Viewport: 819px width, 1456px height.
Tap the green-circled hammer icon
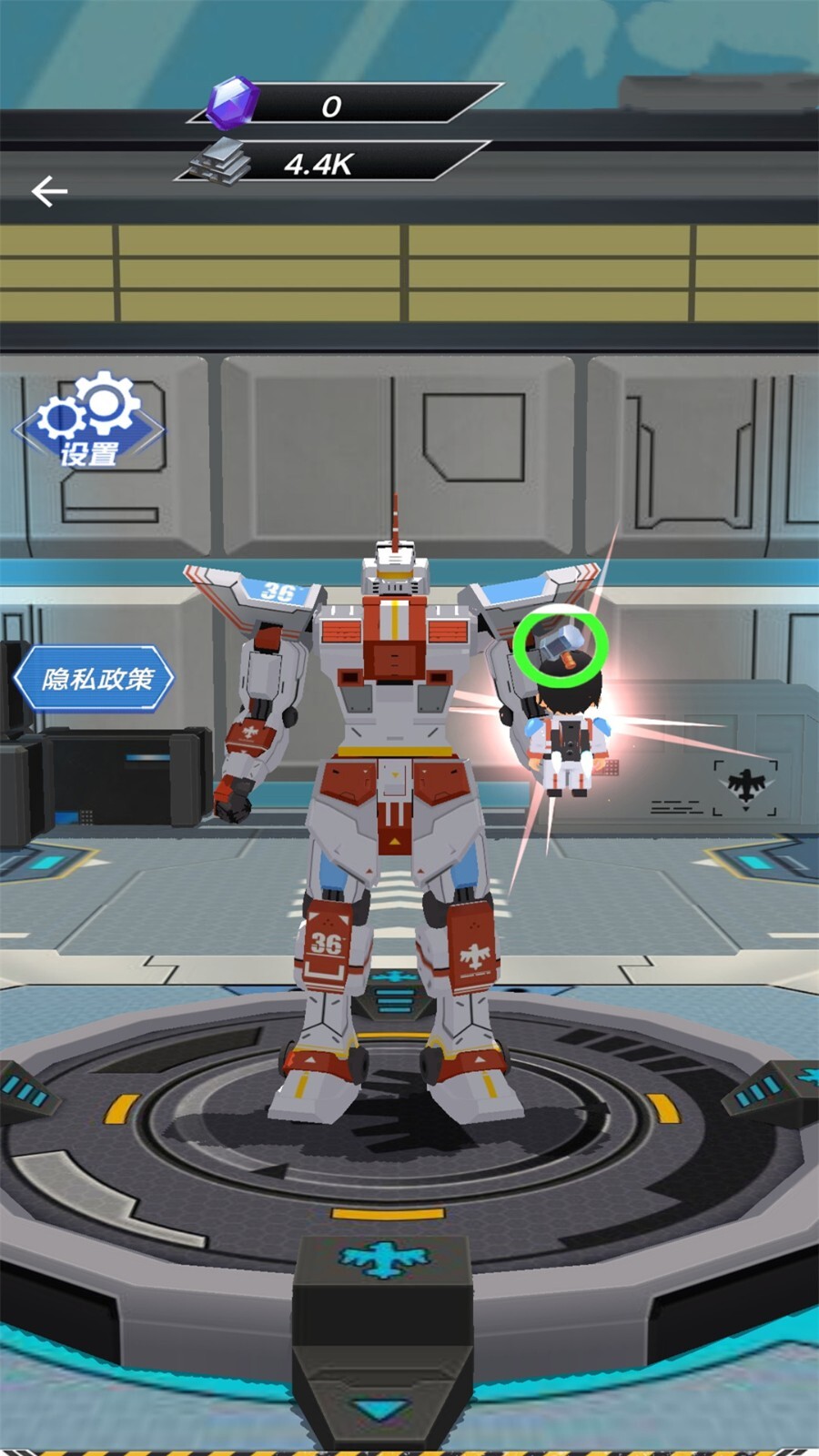560,646
